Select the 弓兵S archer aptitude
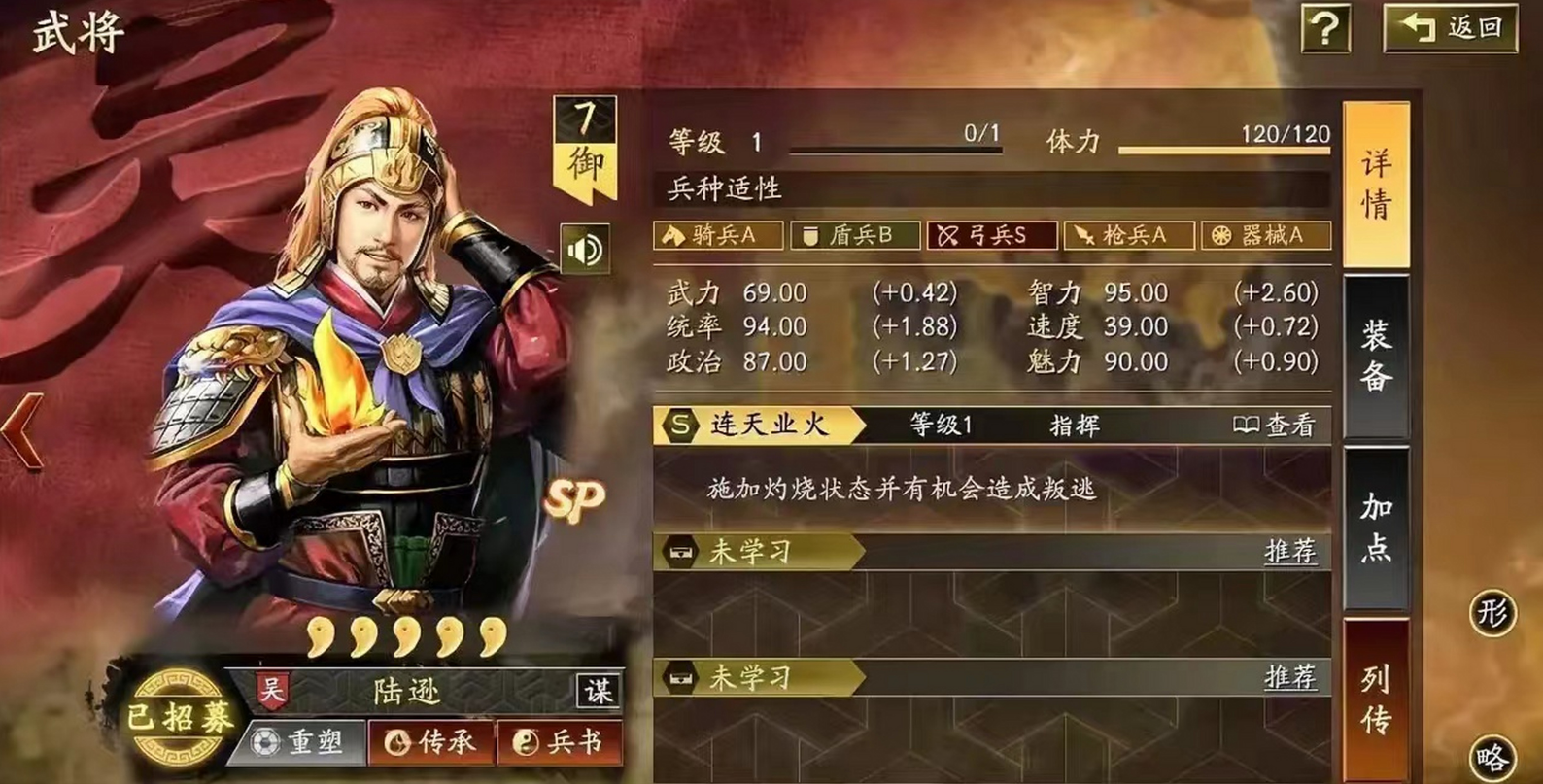This screenshot has width=1543, height=784. (x=991, y=235)
